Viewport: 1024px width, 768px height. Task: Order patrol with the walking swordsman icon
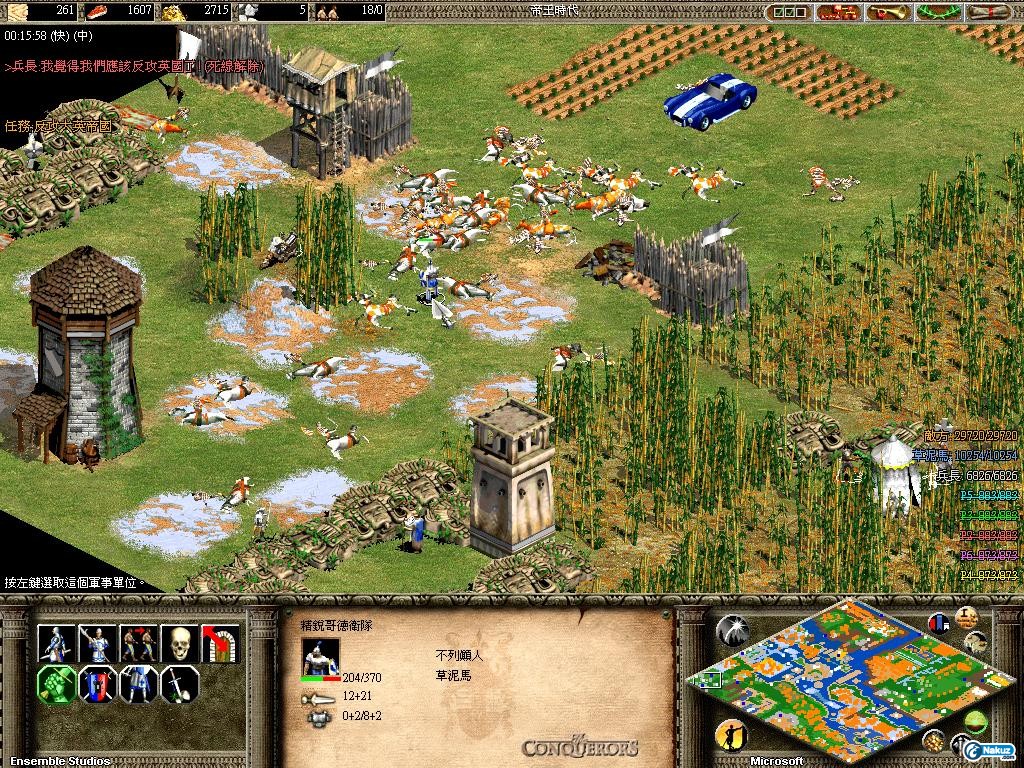[x=55, y=643]
